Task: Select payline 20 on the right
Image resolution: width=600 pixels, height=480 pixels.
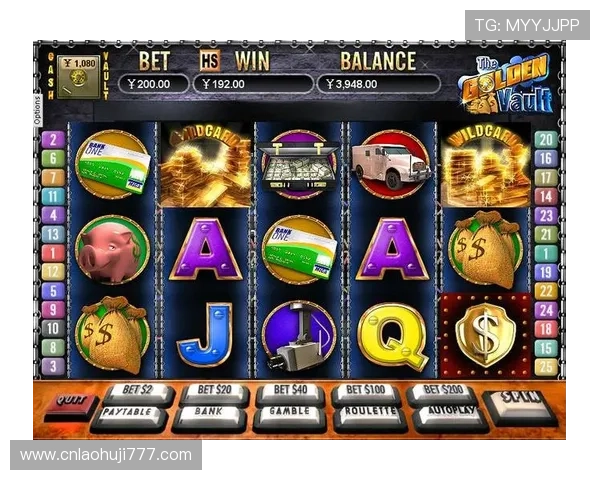Action: tap(545, 140)
